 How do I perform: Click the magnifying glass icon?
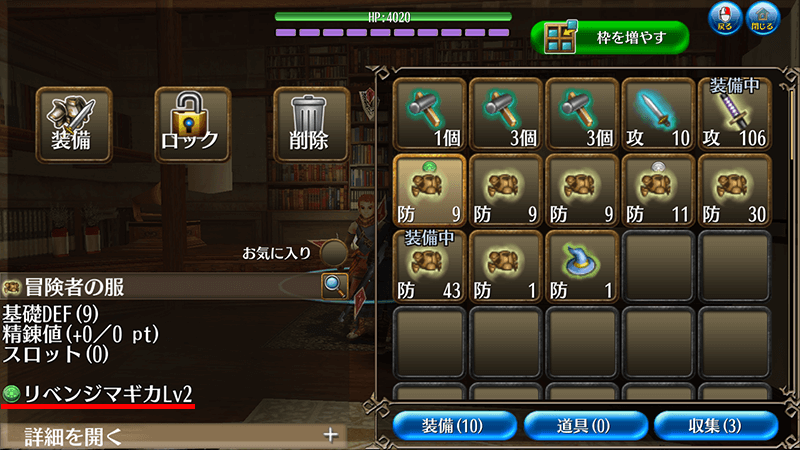pos(334,287)
